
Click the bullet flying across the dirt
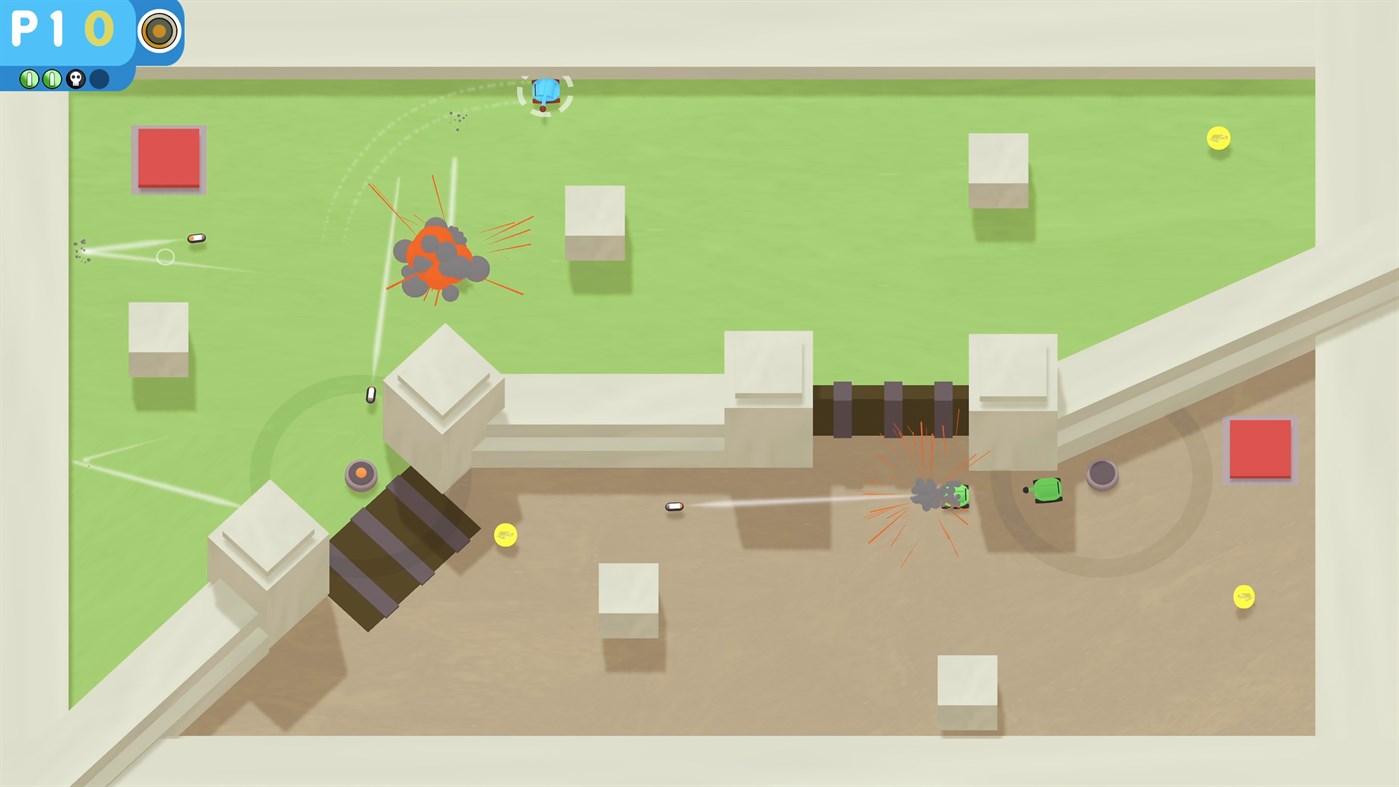click(673, 506)
